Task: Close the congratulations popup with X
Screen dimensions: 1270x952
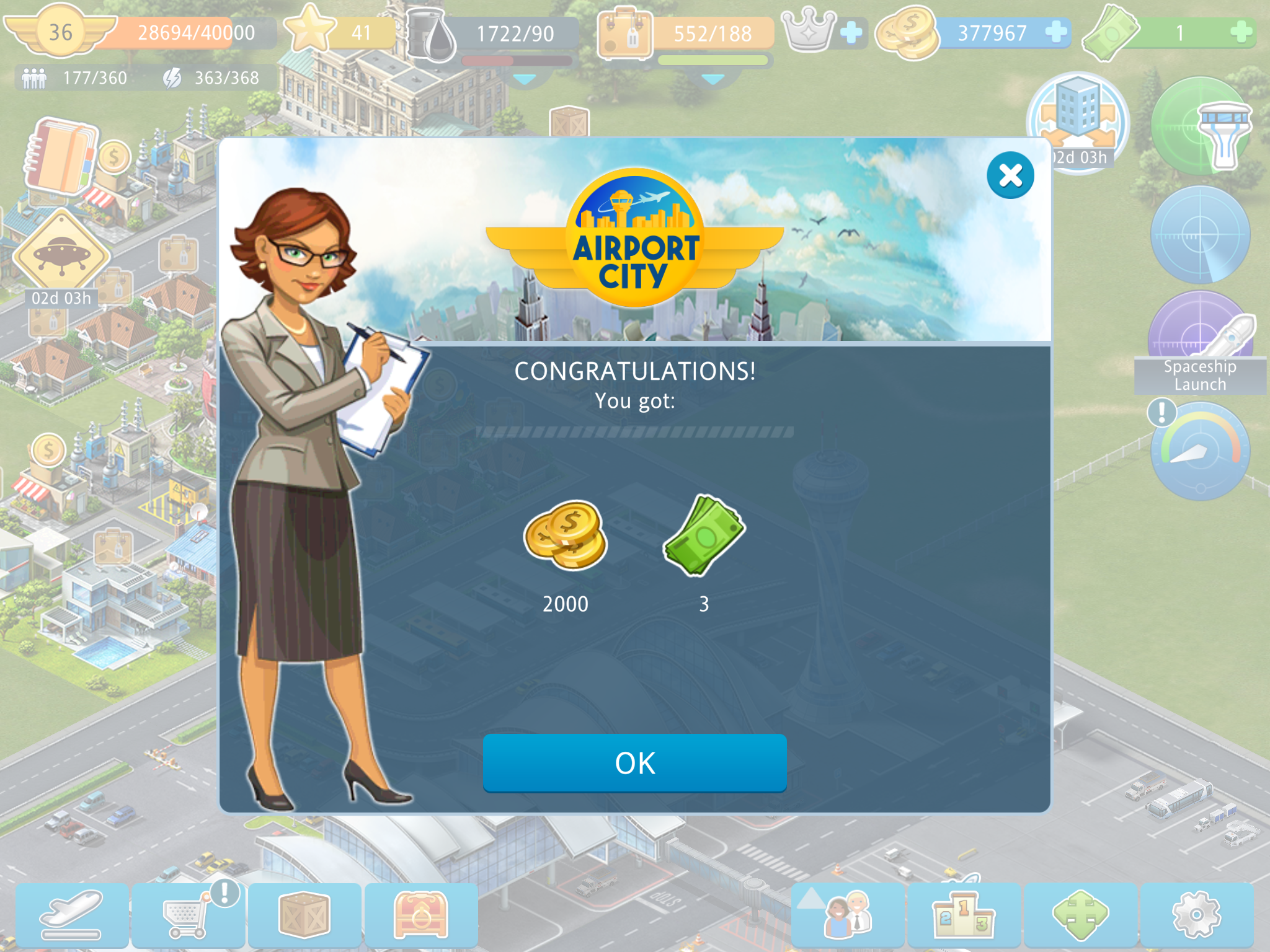Action: point(1010,175)
